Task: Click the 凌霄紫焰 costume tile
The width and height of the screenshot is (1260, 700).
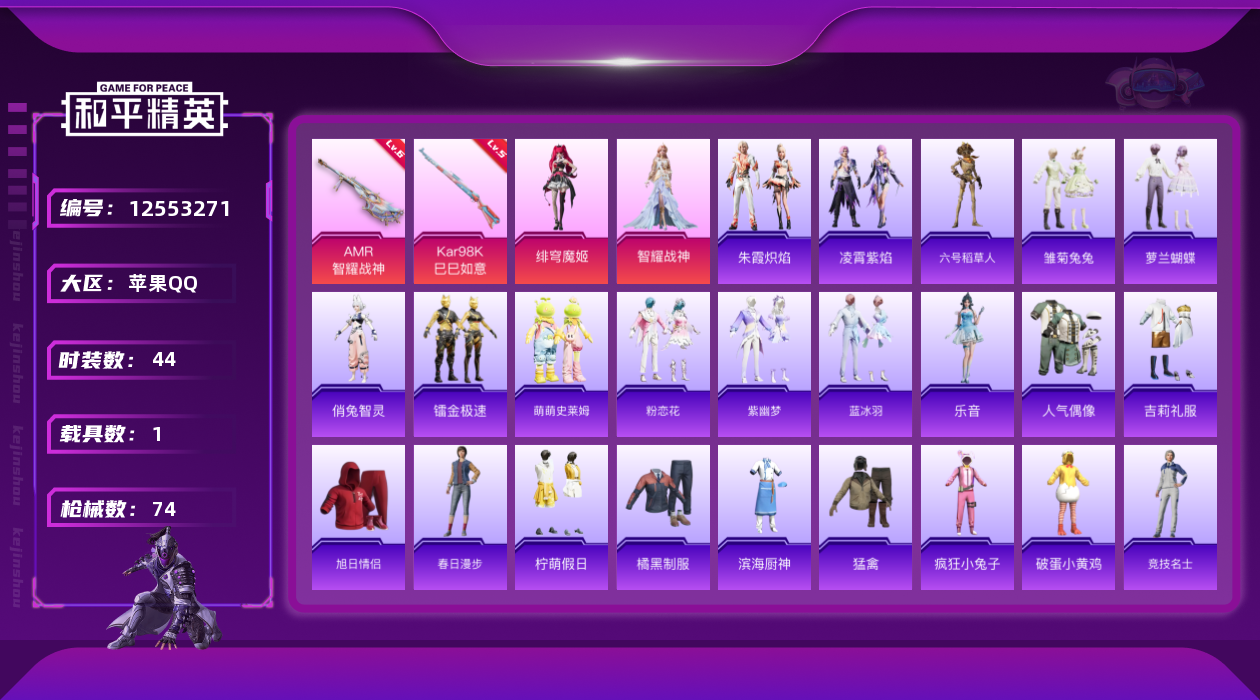Action: 865,210
